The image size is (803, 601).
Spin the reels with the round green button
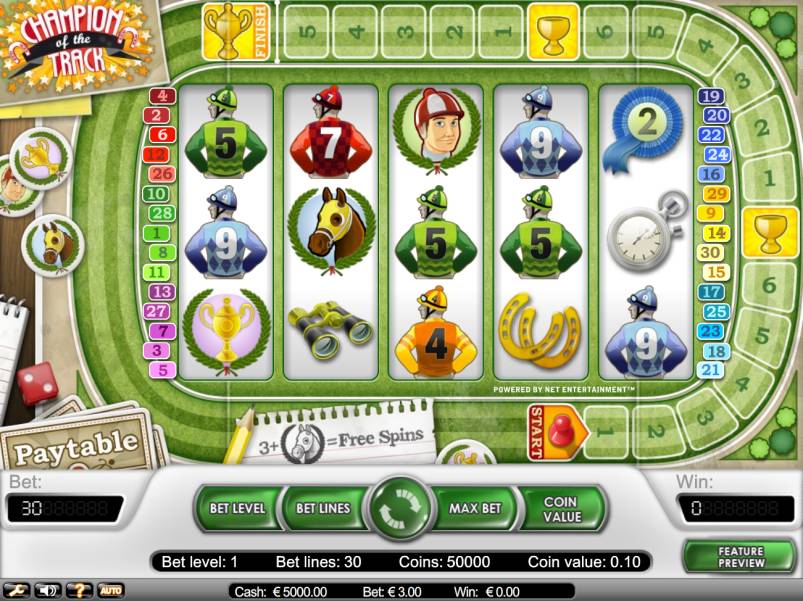click(399, 508)
